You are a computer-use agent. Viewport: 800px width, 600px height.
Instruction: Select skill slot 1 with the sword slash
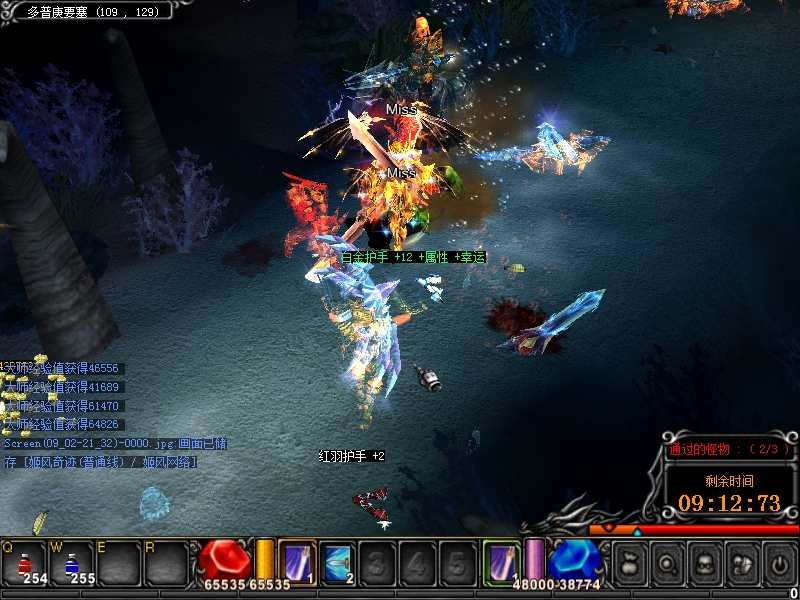(297, 563)
